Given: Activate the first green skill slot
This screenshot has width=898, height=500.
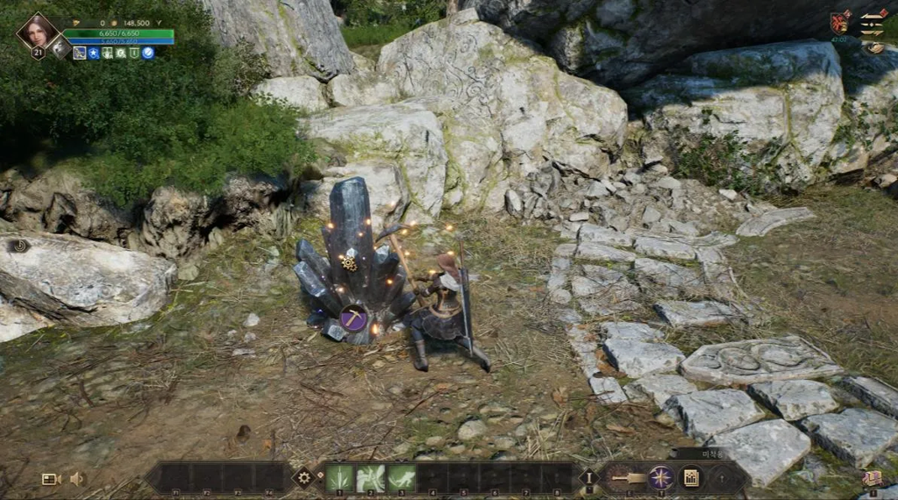Looking at the screenshot, I should coord(340,478).
